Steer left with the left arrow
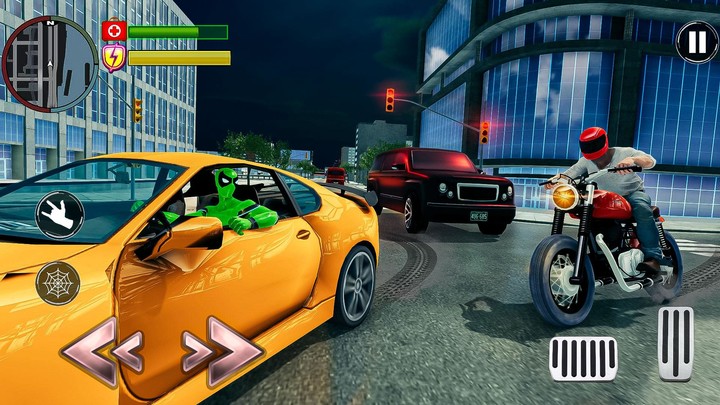Viewport: 720px width, 405px height. coord(102,350)
